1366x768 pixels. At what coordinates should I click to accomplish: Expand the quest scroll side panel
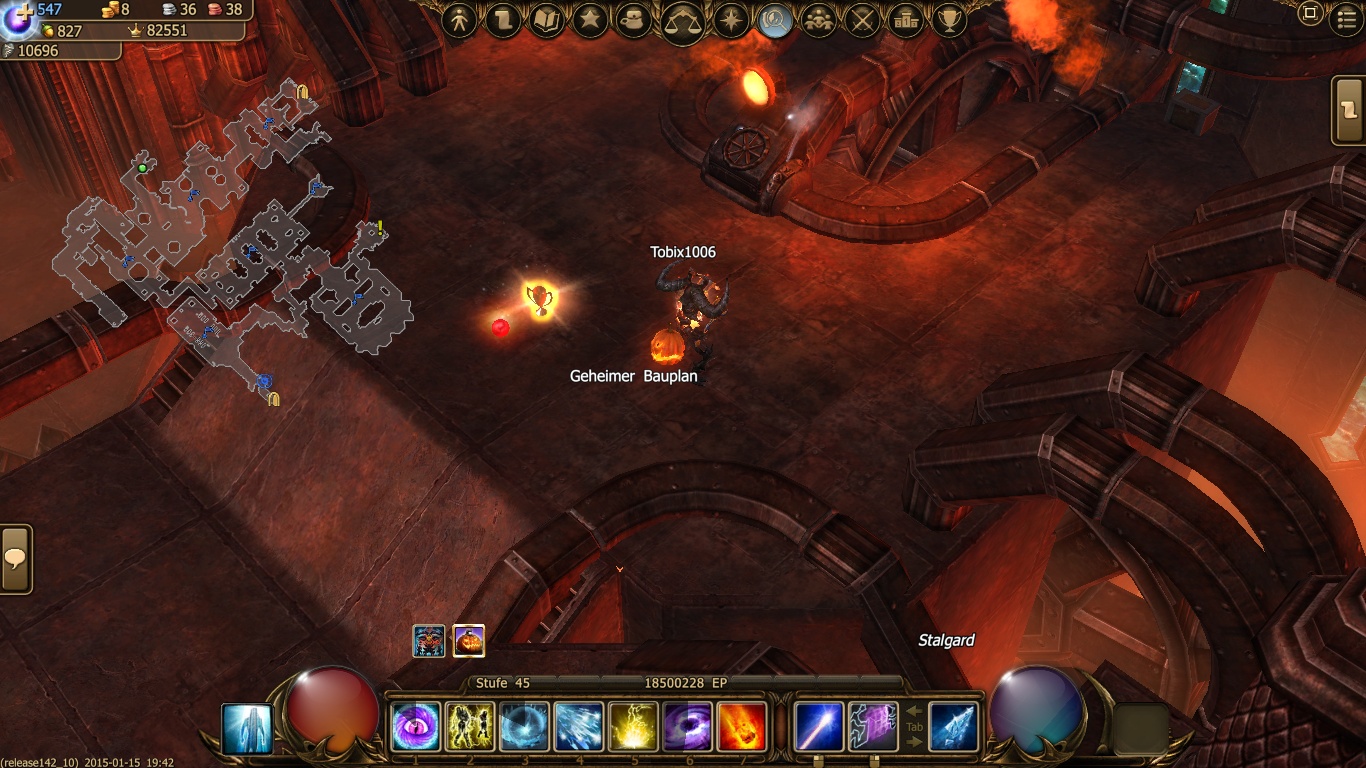pyautogui.click(x=1350, y=110)
